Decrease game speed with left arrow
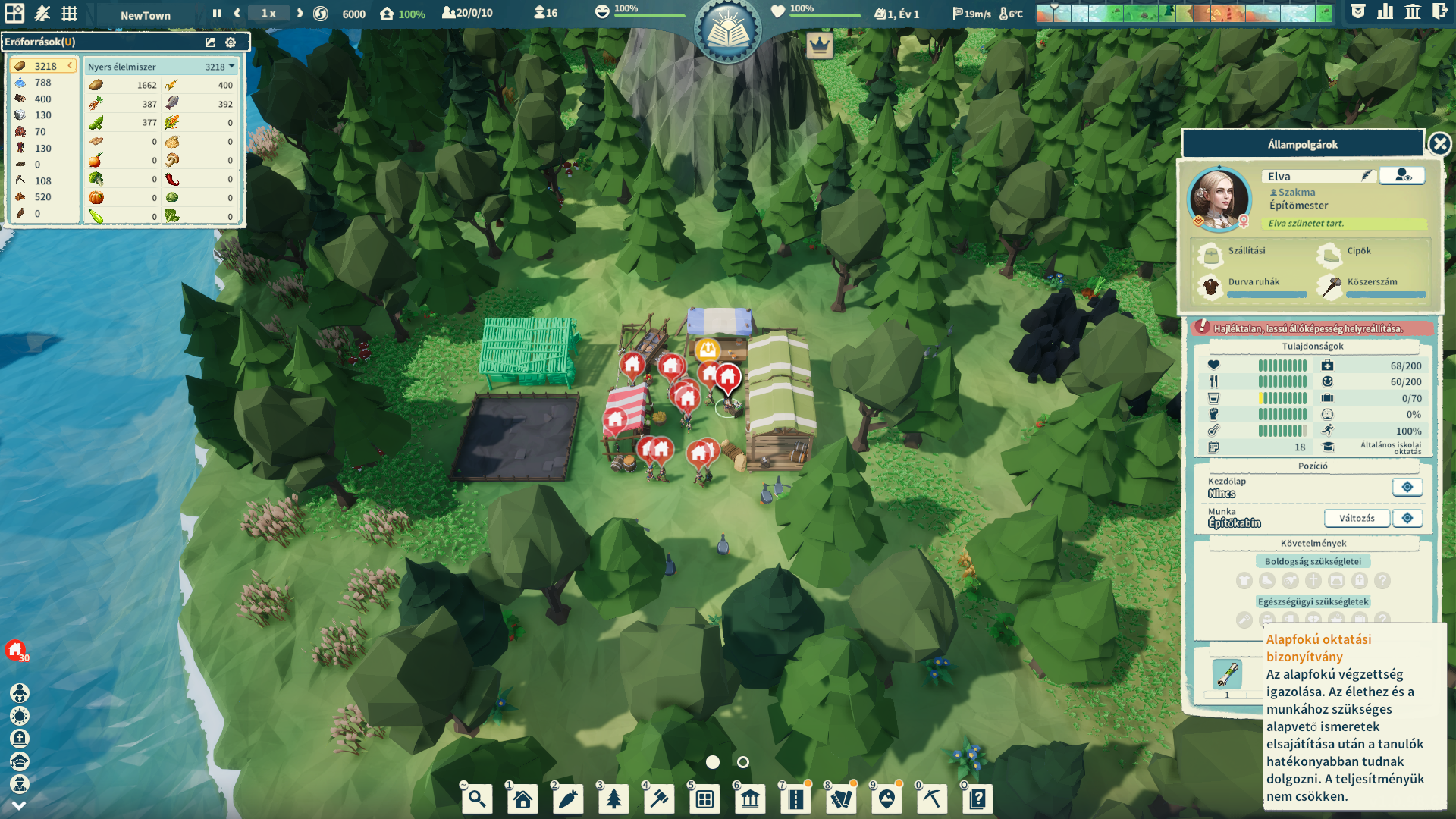Viewport: 1456px width, 819px height. (237, 14)
